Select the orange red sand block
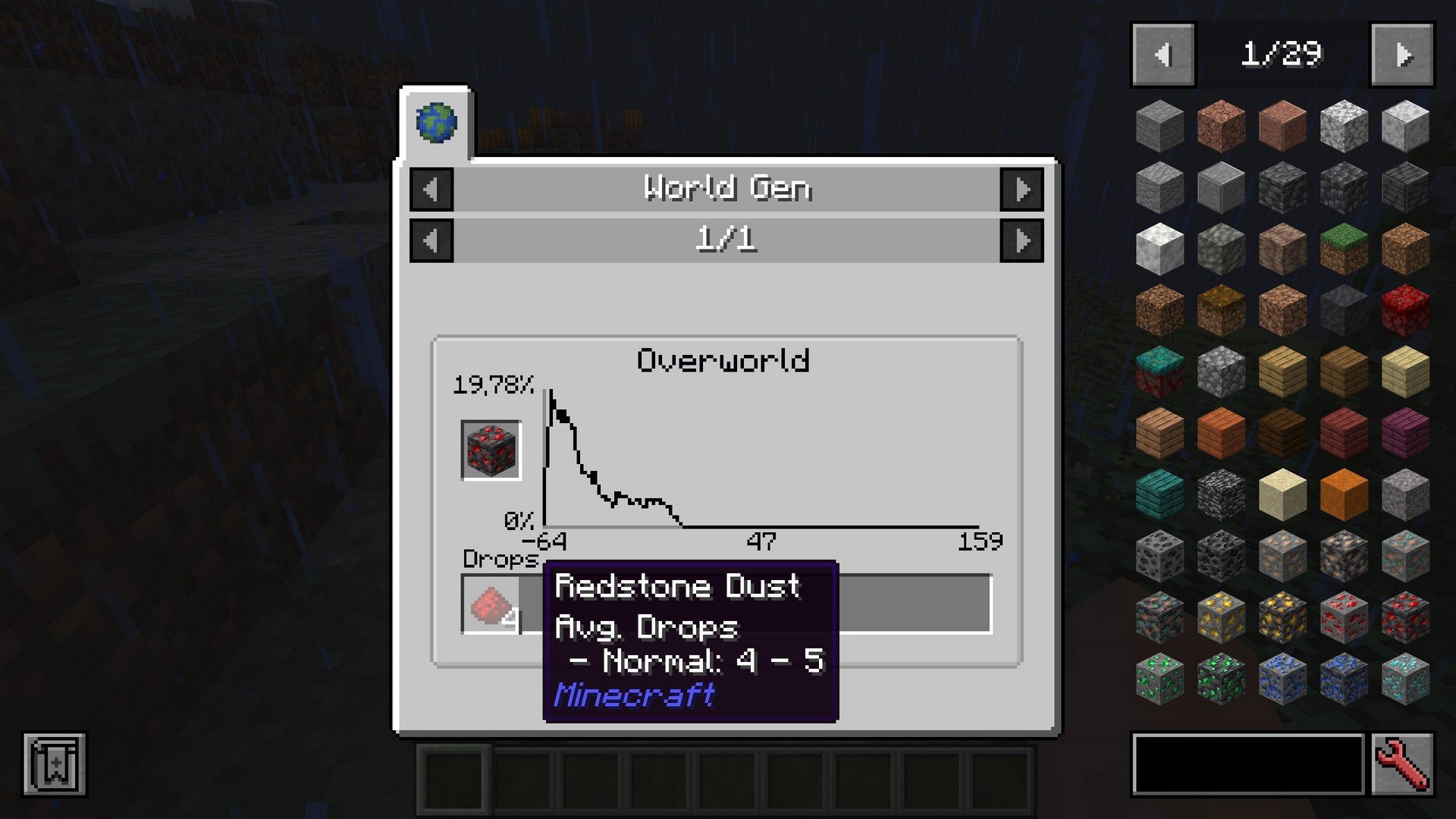1456x819 pixels. tap(1343, 494)
